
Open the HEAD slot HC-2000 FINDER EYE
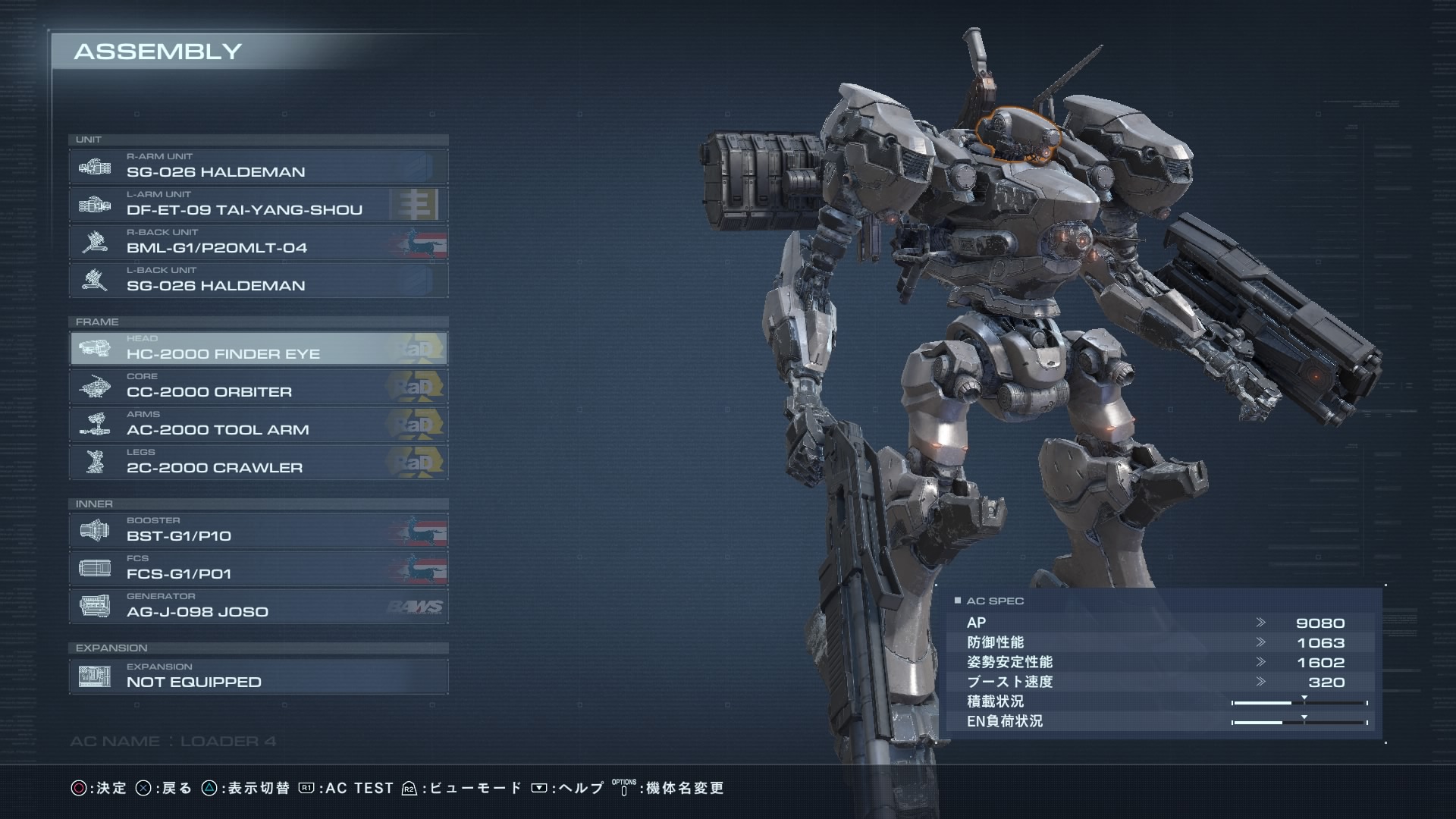click(258, 348)
